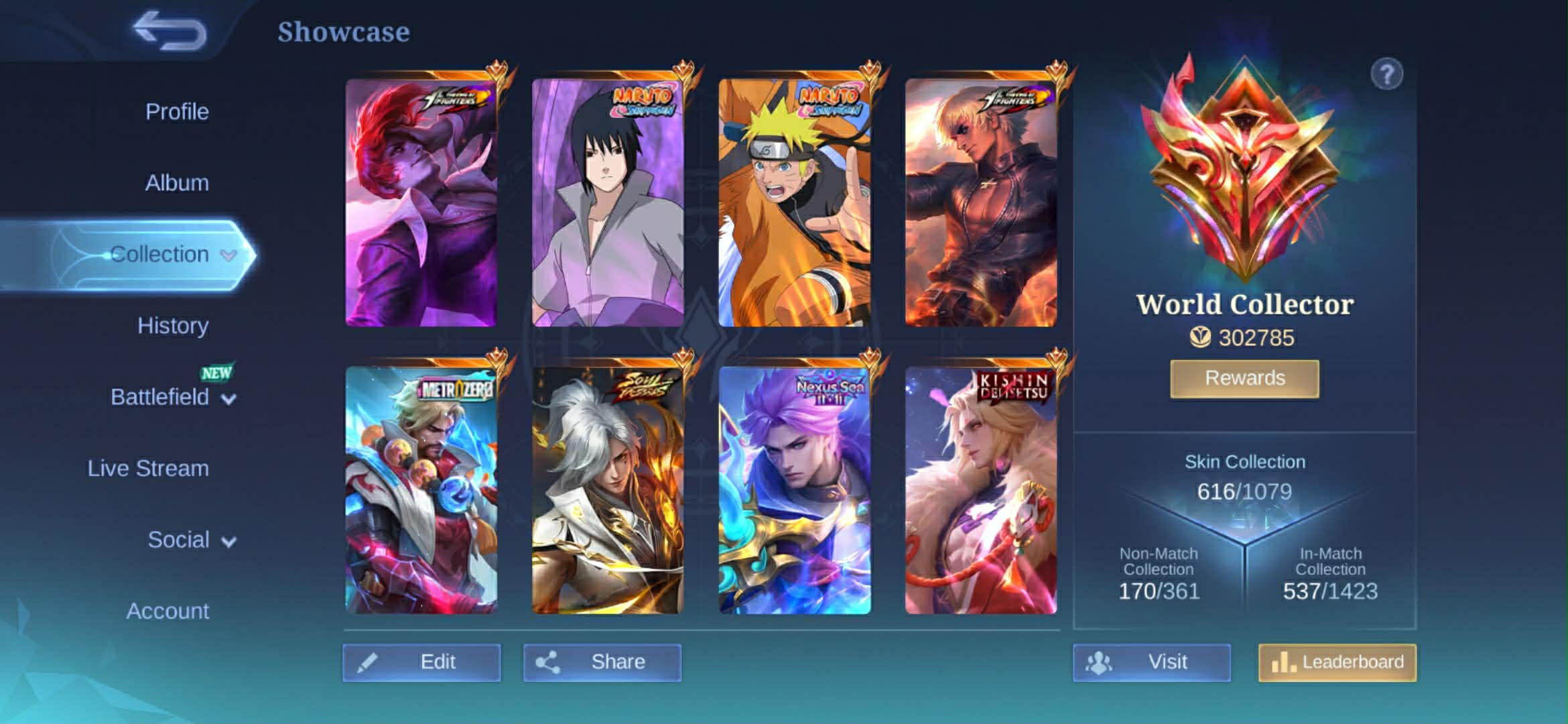Claim collector Rewards

1244,379
